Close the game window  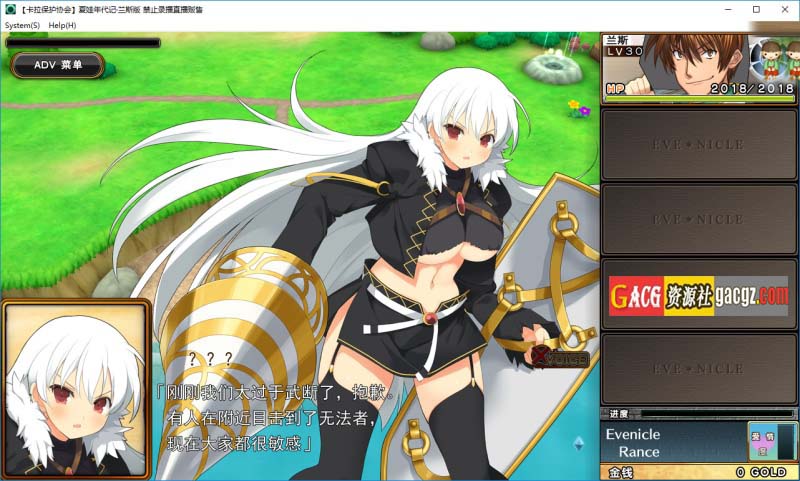coord(785,8)
